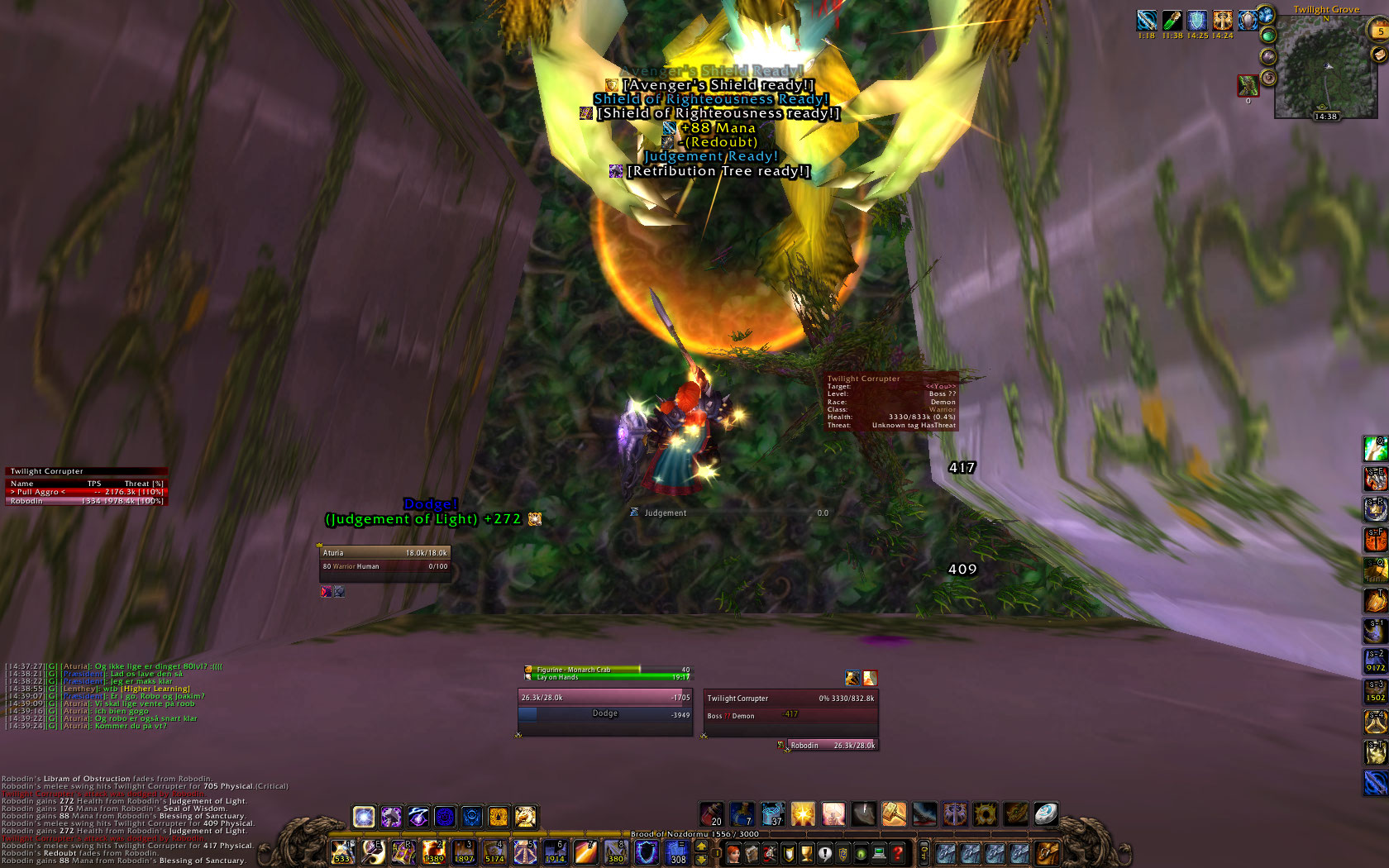The height and width of the screenshot is (868, 1389).
Task: Use the action slot bound to key 7
Action: (x=585, y=851)
